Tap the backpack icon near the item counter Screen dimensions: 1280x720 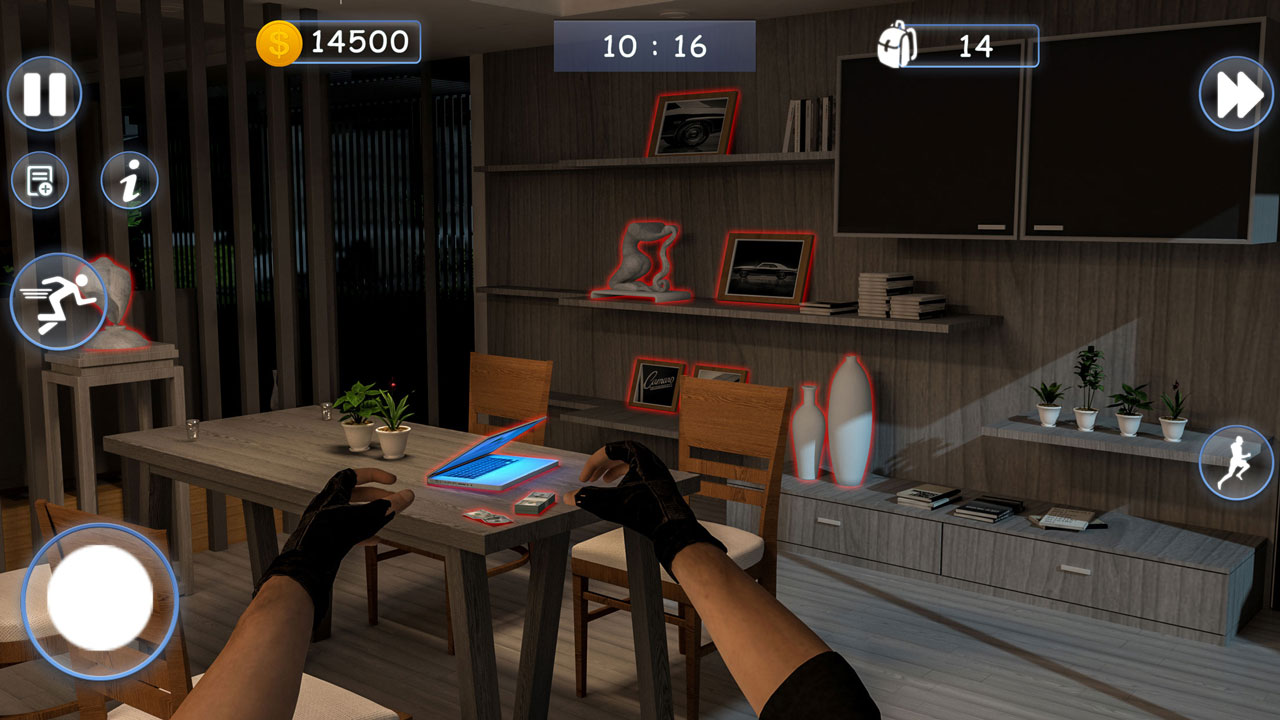click(x=898, y=44)
